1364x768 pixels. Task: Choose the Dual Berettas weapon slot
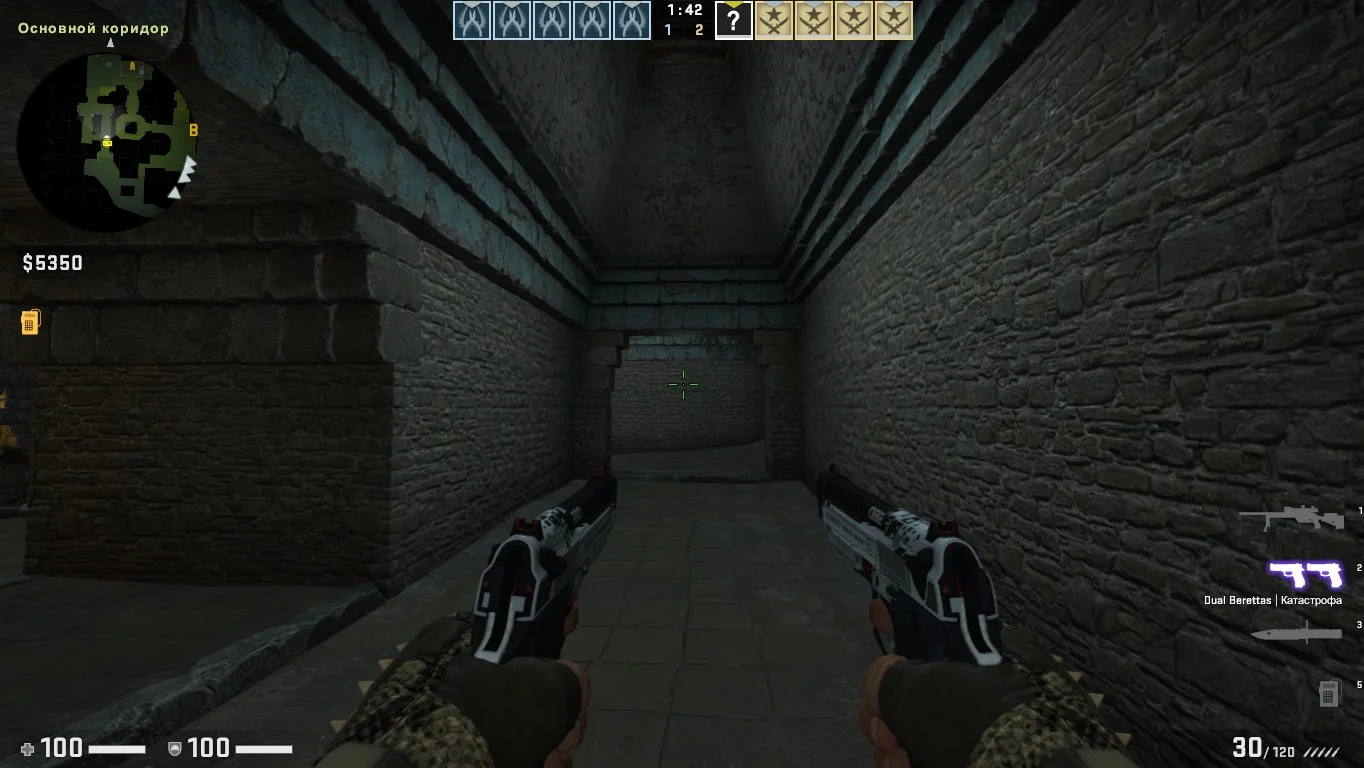(x=1305, y=575)
